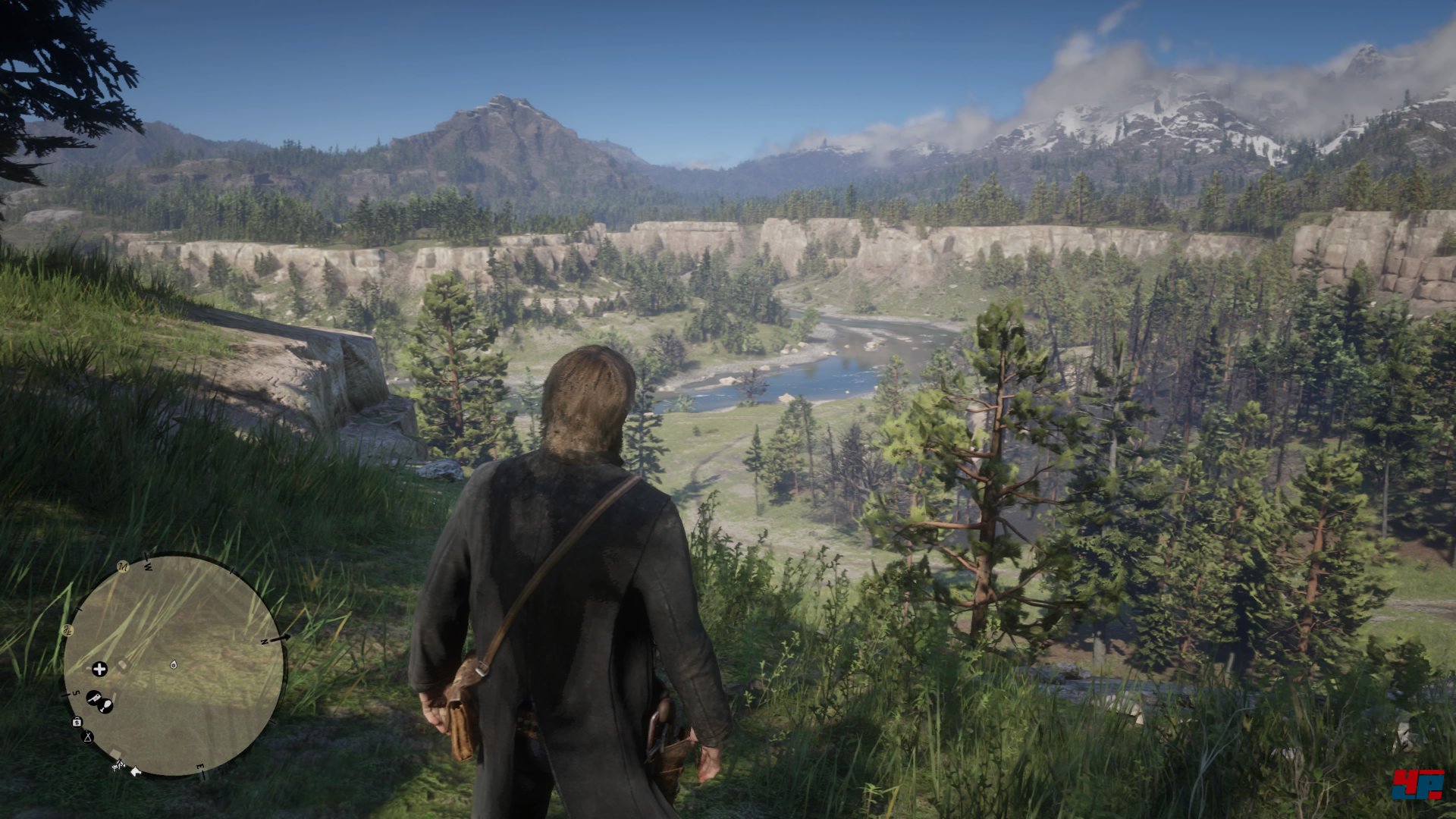
Task: Select the white horse marker on minimap
Action: [x=136, y=771]
